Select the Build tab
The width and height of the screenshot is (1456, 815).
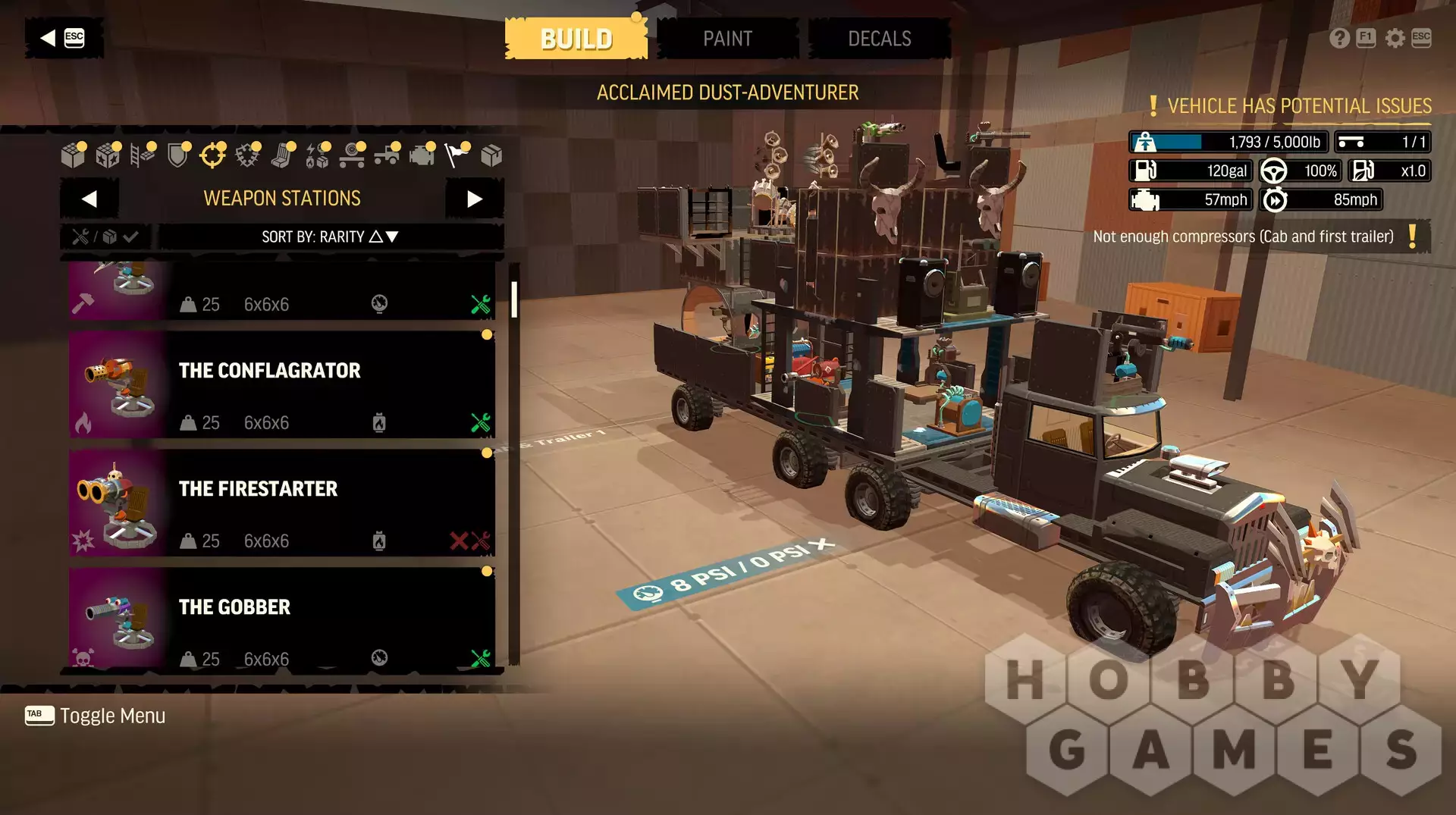click(x=576, y=39)
